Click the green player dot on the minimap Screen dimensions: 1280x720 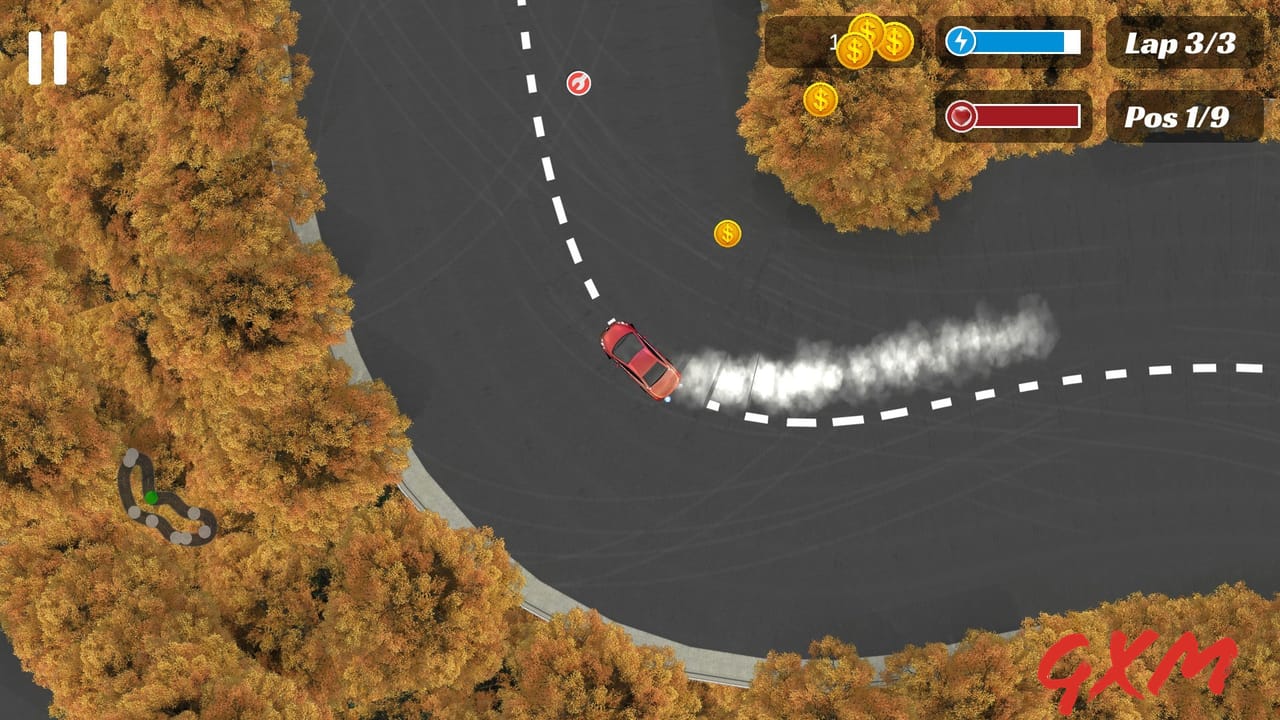(x=149, y=495)
